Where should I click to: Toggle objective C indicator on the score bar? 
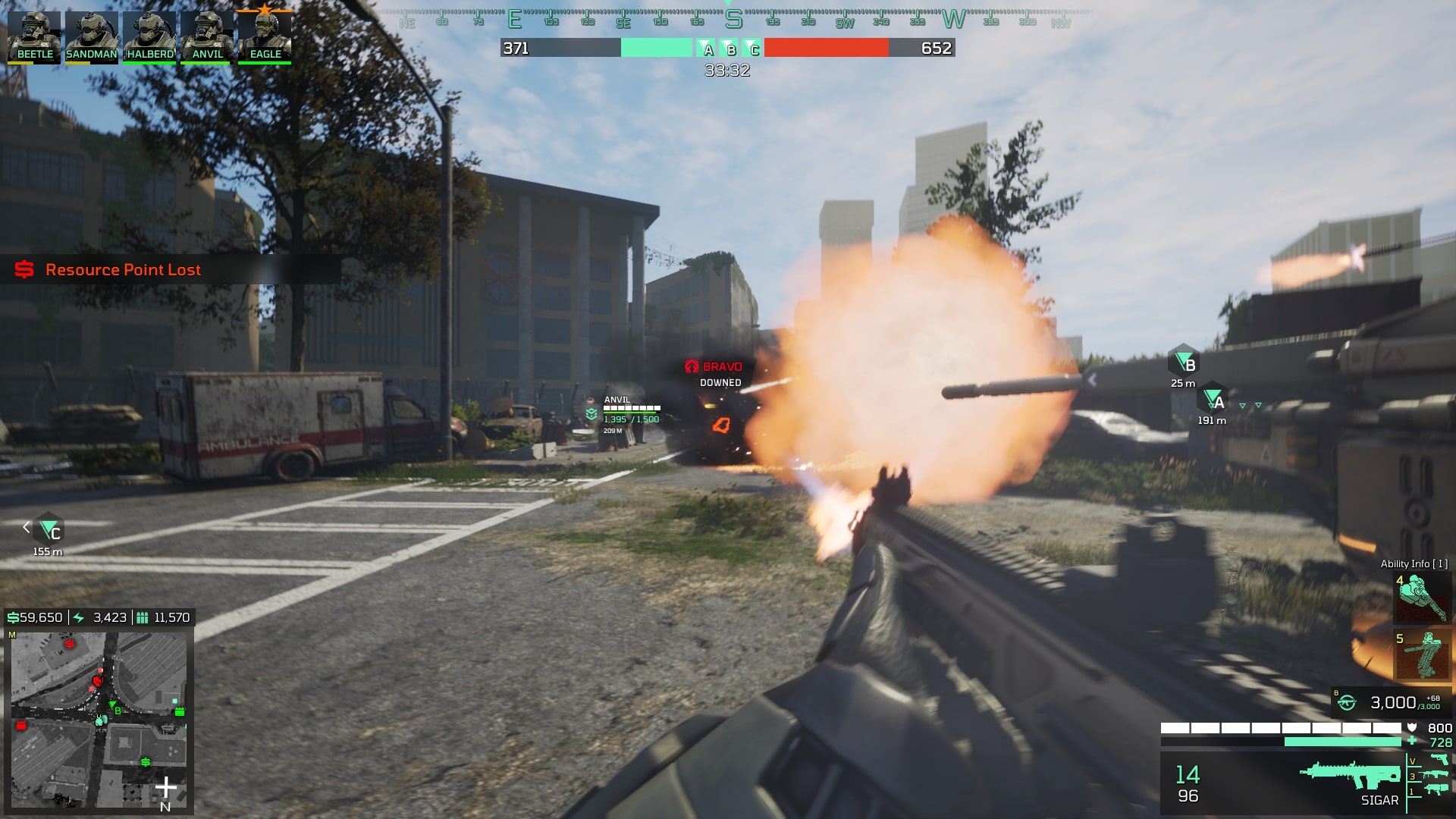pos(752,49)
